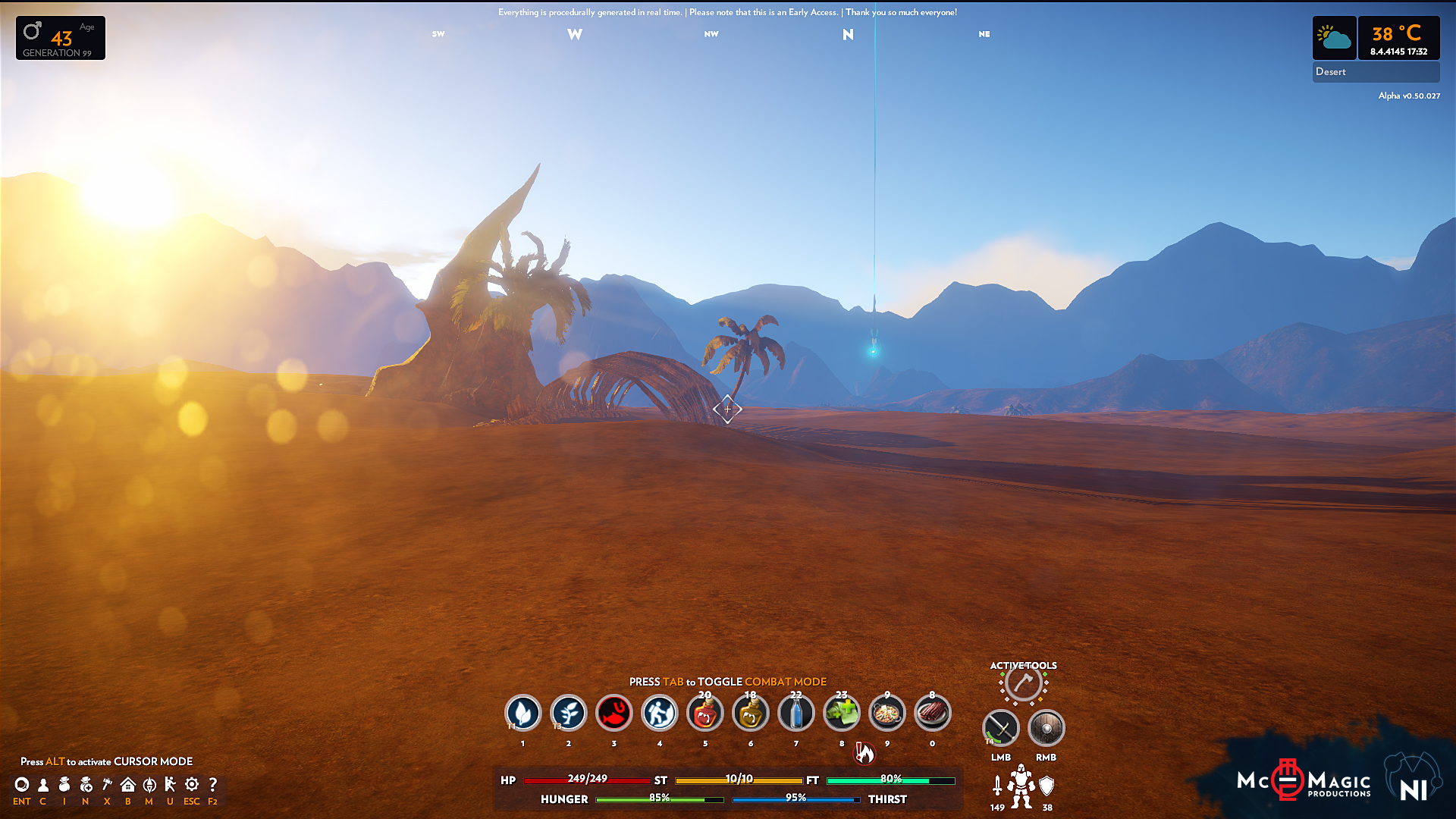Select the crafting hammer icon labeled X

[x=107, y=785]
